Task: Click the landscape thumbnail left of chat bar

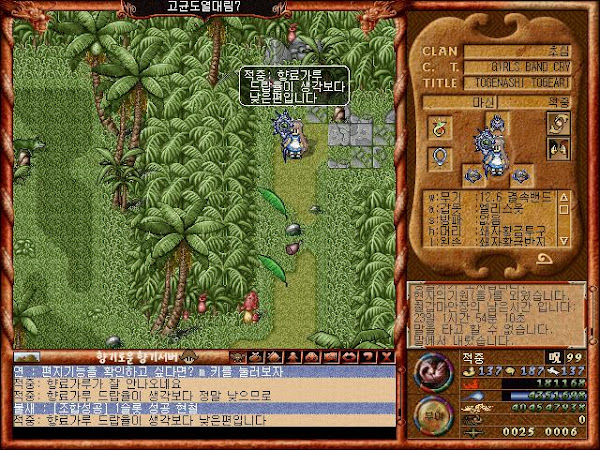Action: (27, 356)
